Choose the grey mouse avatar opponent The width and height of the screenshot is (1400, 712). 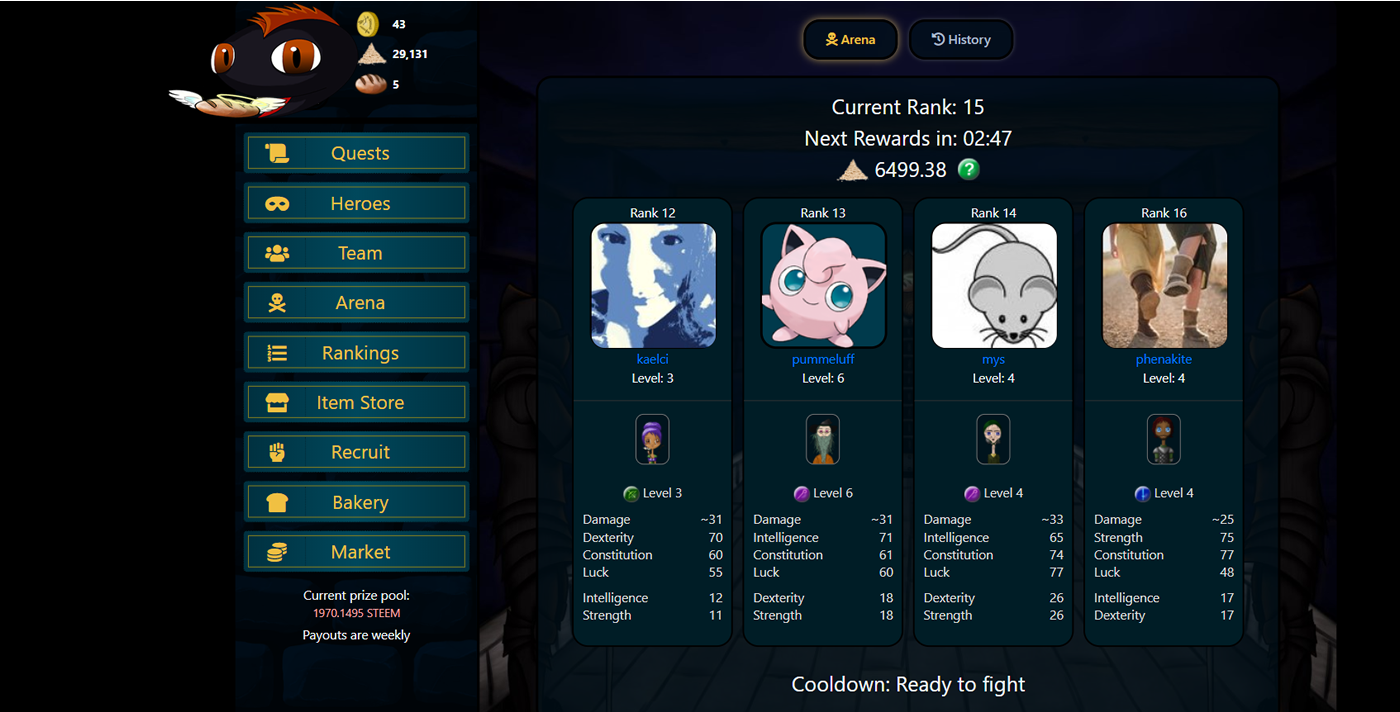993,285
